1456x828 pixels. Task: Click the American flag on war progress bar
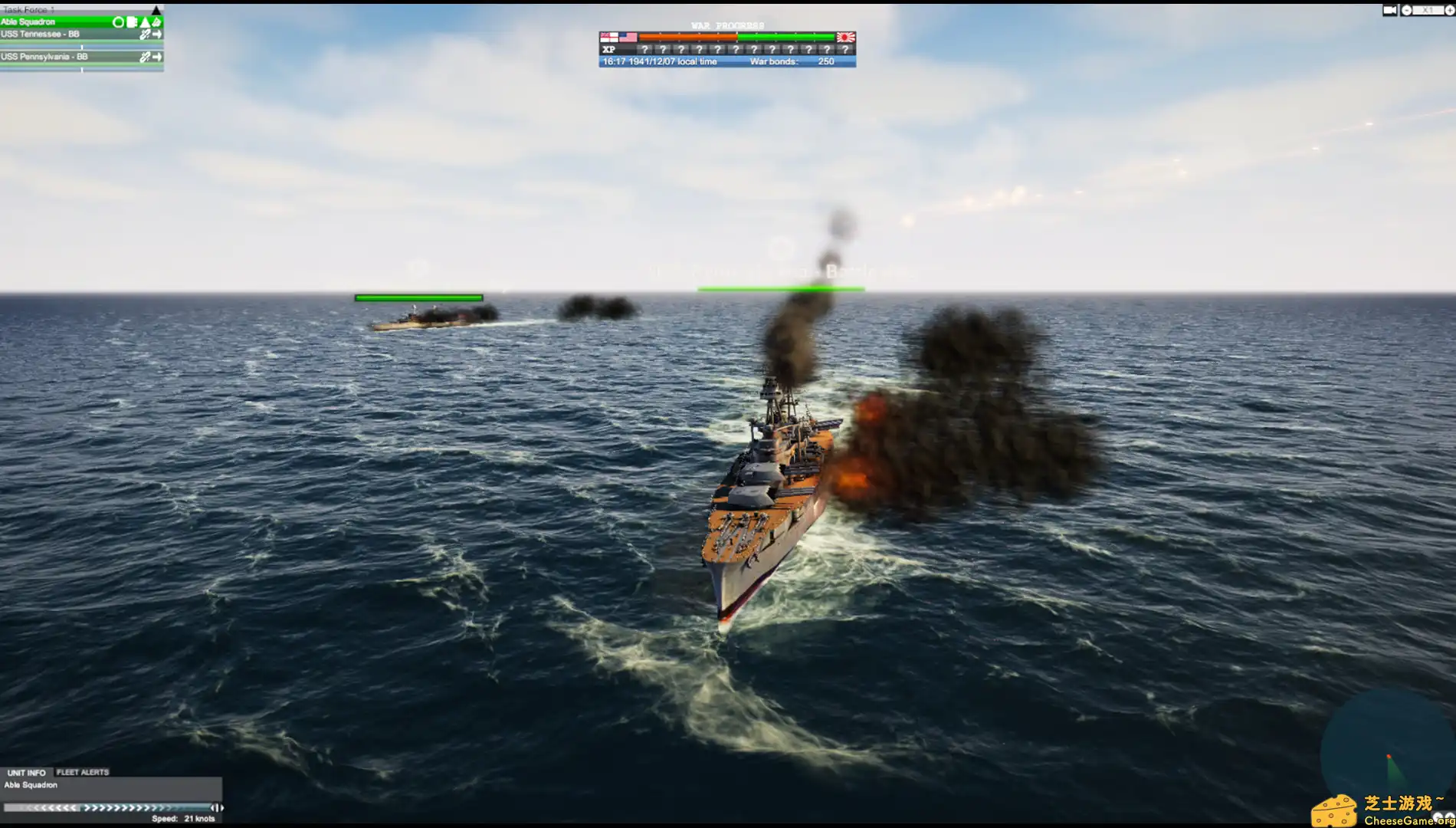tap(628, 36)
